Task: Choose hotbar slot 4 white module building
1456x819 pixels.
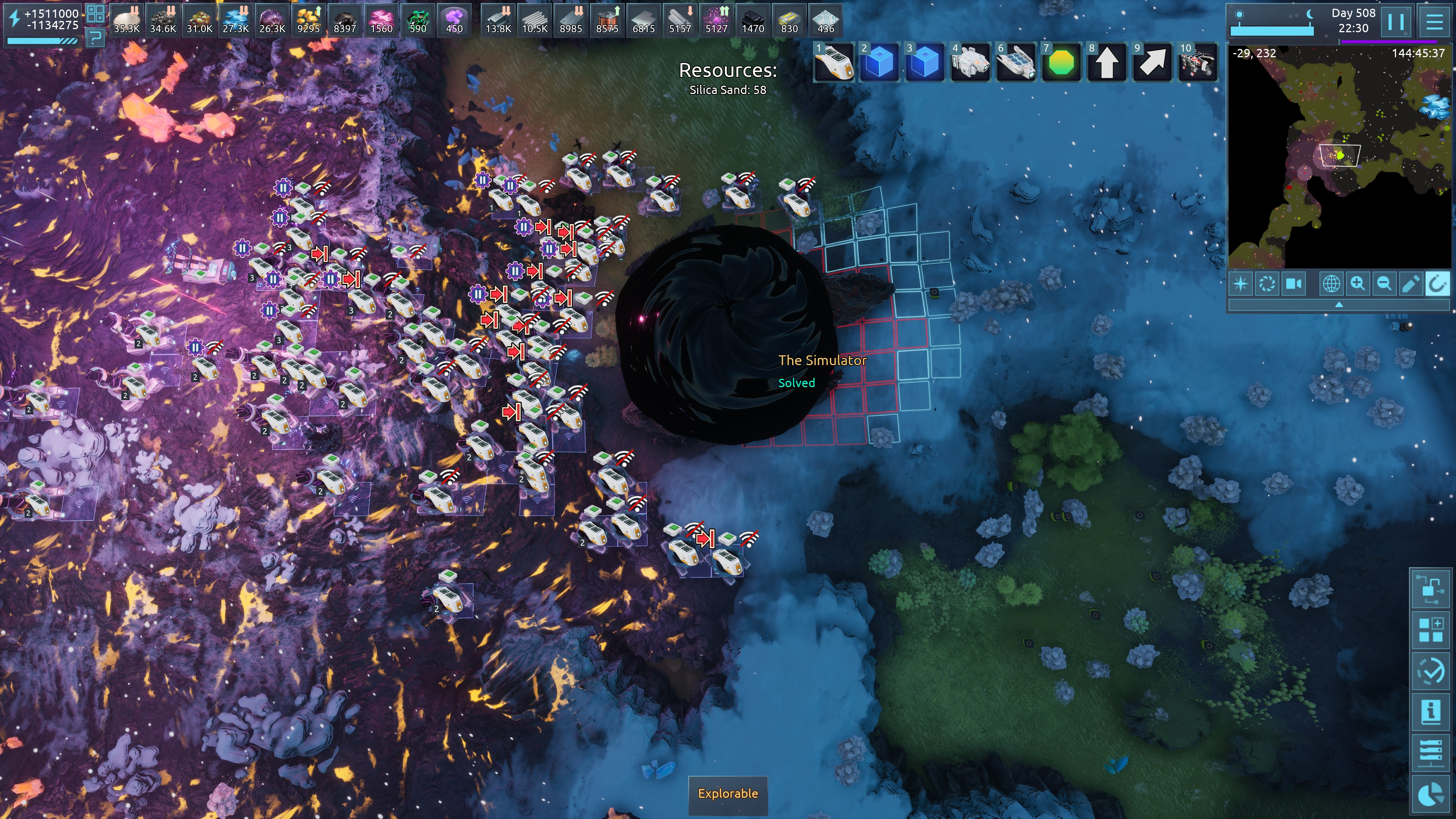Action: [970, 62]
